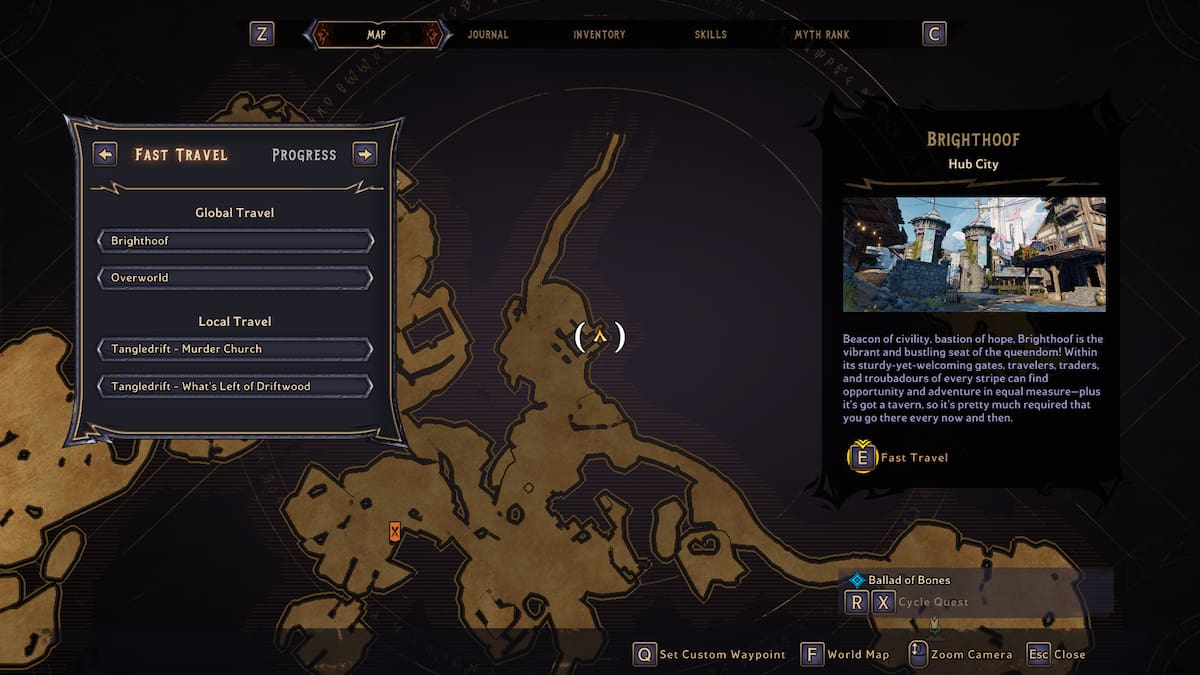Switch to the Progress panel heading
1200x675 pixels.
(304, 155)
